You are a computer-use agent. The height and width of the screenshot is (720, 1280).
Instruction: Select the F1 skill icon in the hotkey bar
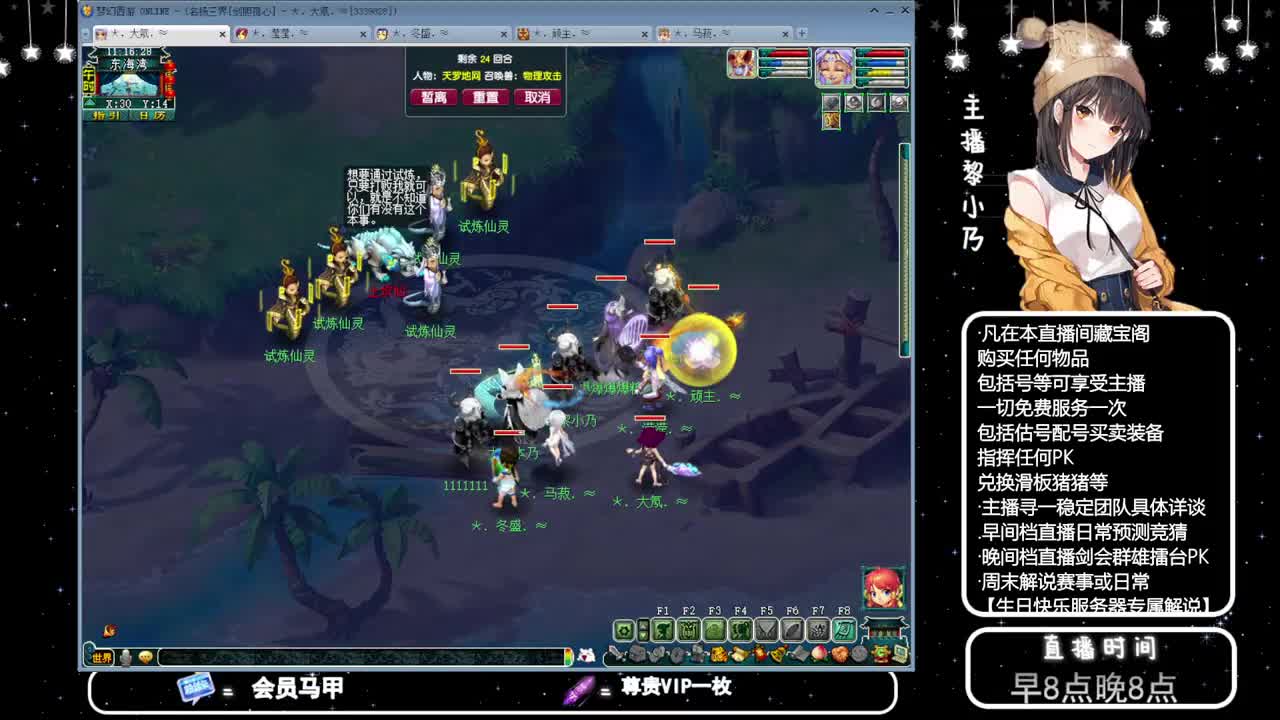[664, 631]
